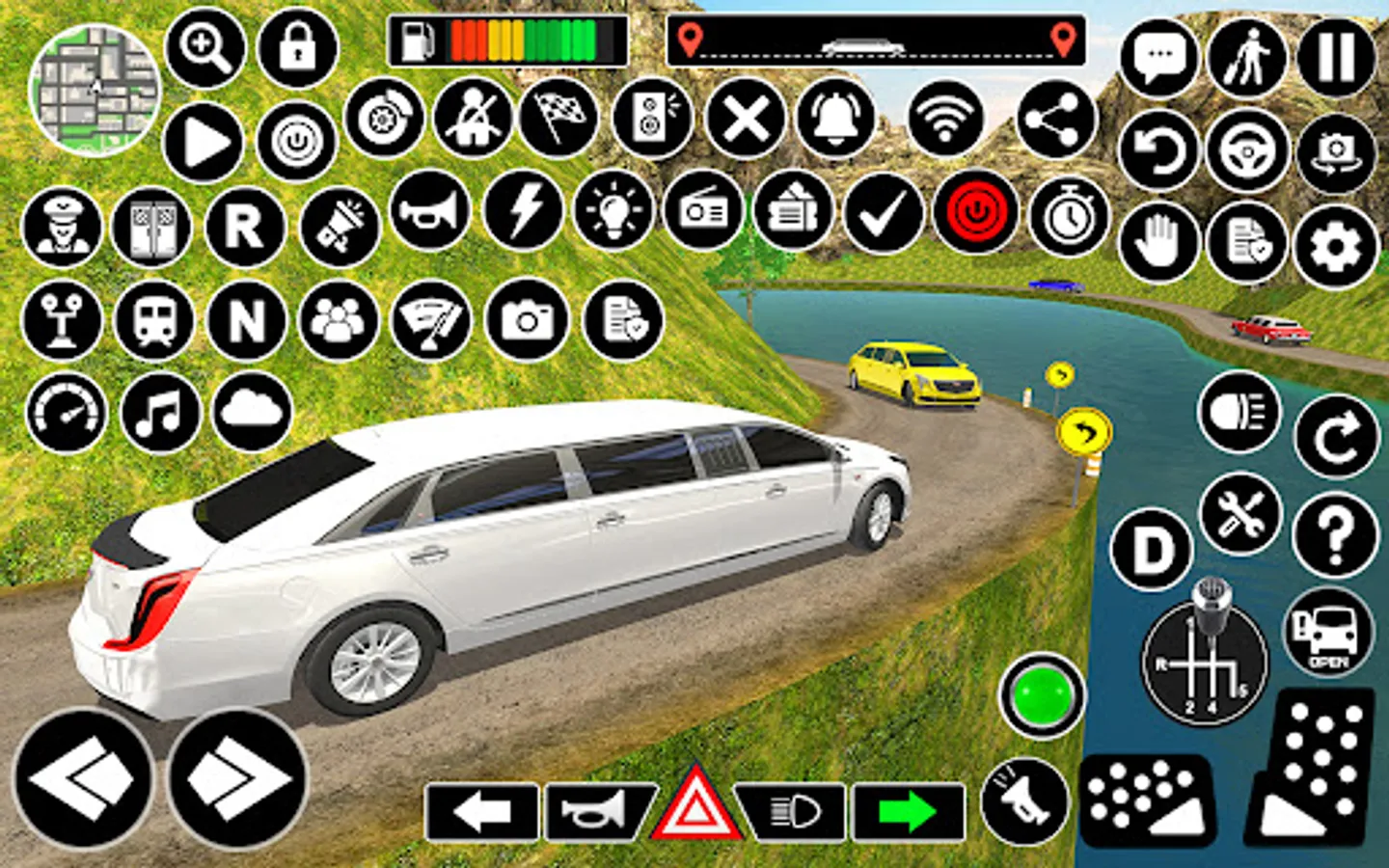
Task: Shift into Drive with the D button
Action: point(1152,550)
